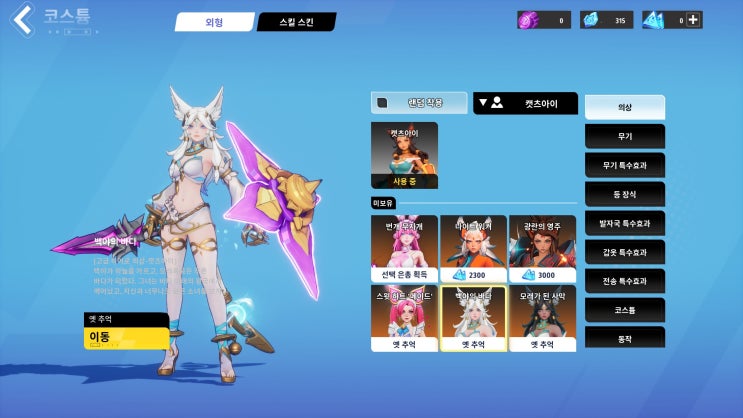Select the 모래가 된 사막 costume
The image size is (743, 418).
[x=542, y=318]
